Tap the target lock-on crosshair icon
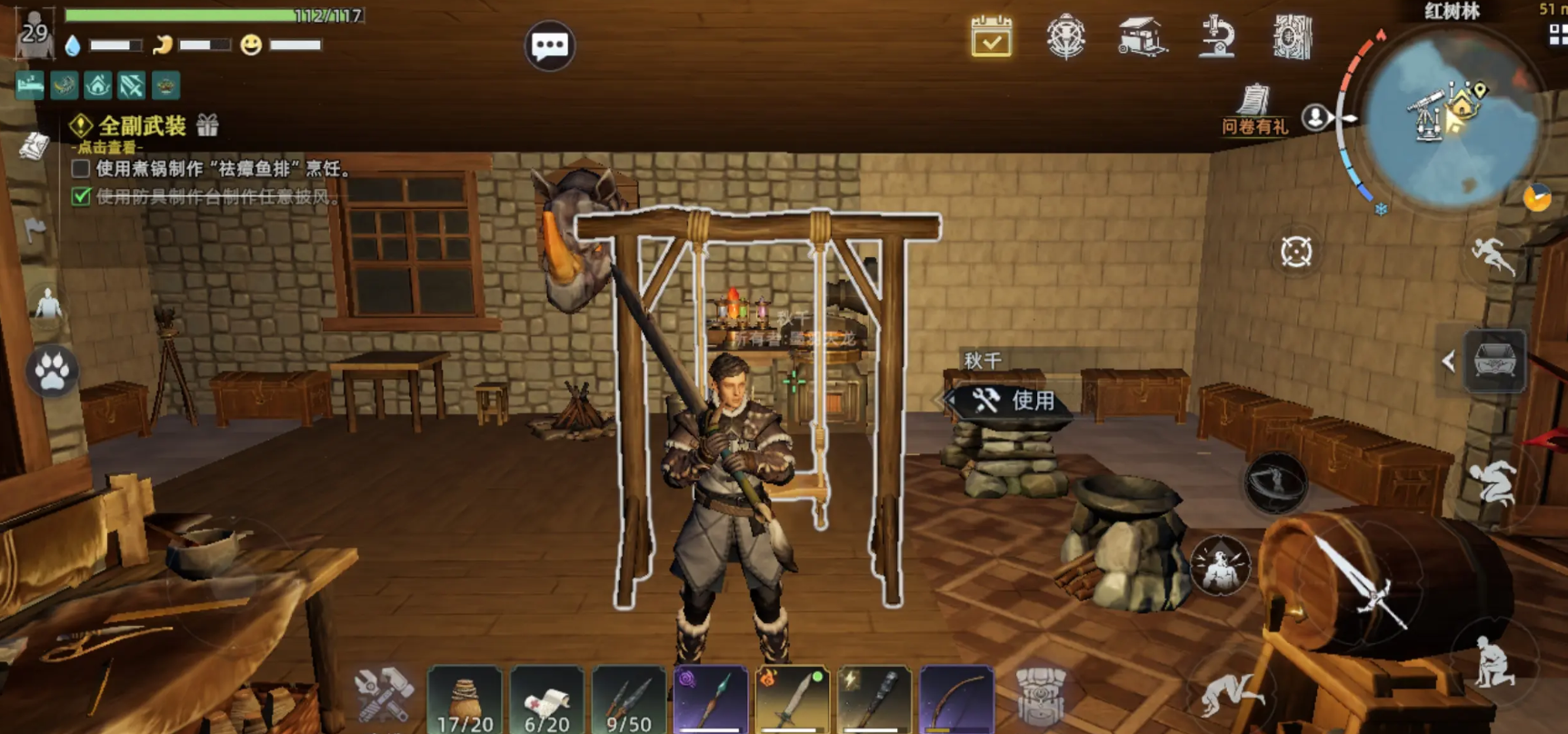The width and height of the screenshot is (1568, 734). (x=1296, y=252)
